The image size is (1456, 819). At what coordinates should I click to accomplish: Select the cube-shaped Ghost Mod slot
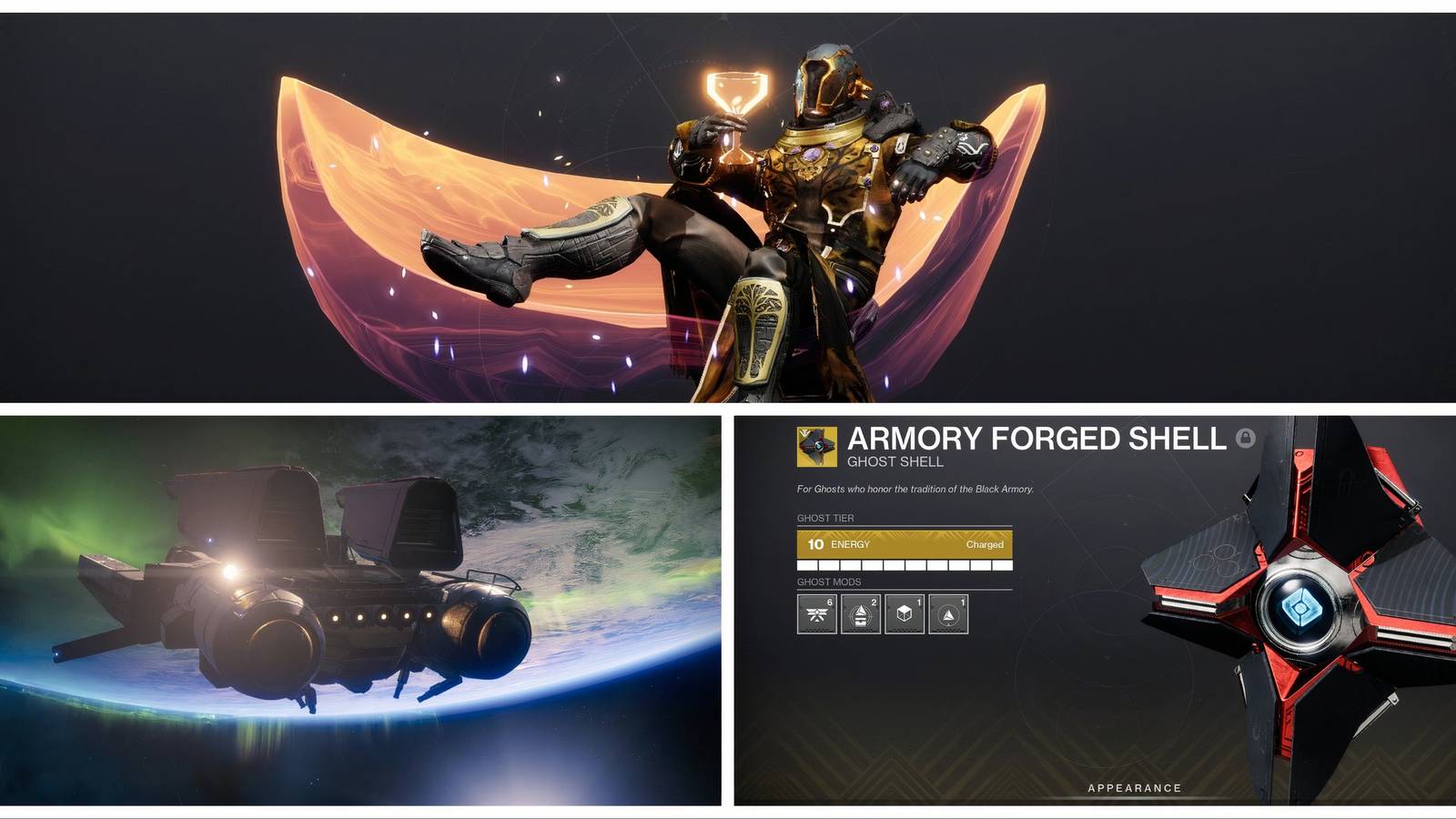(903, 614)
